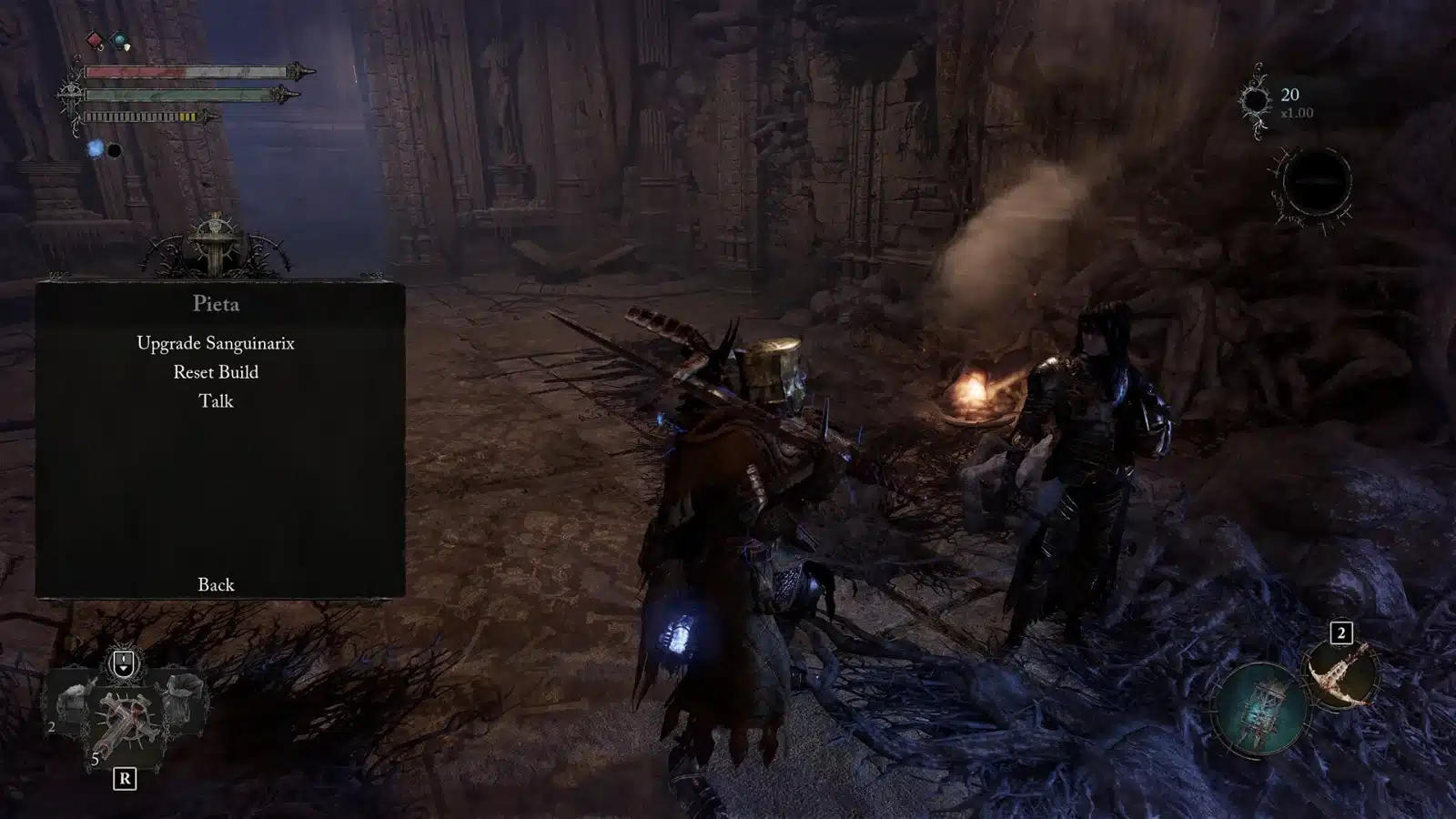
Task: Click the blue gem slot with shield marker
Action: pyautogui.click(x=119, y=39)
